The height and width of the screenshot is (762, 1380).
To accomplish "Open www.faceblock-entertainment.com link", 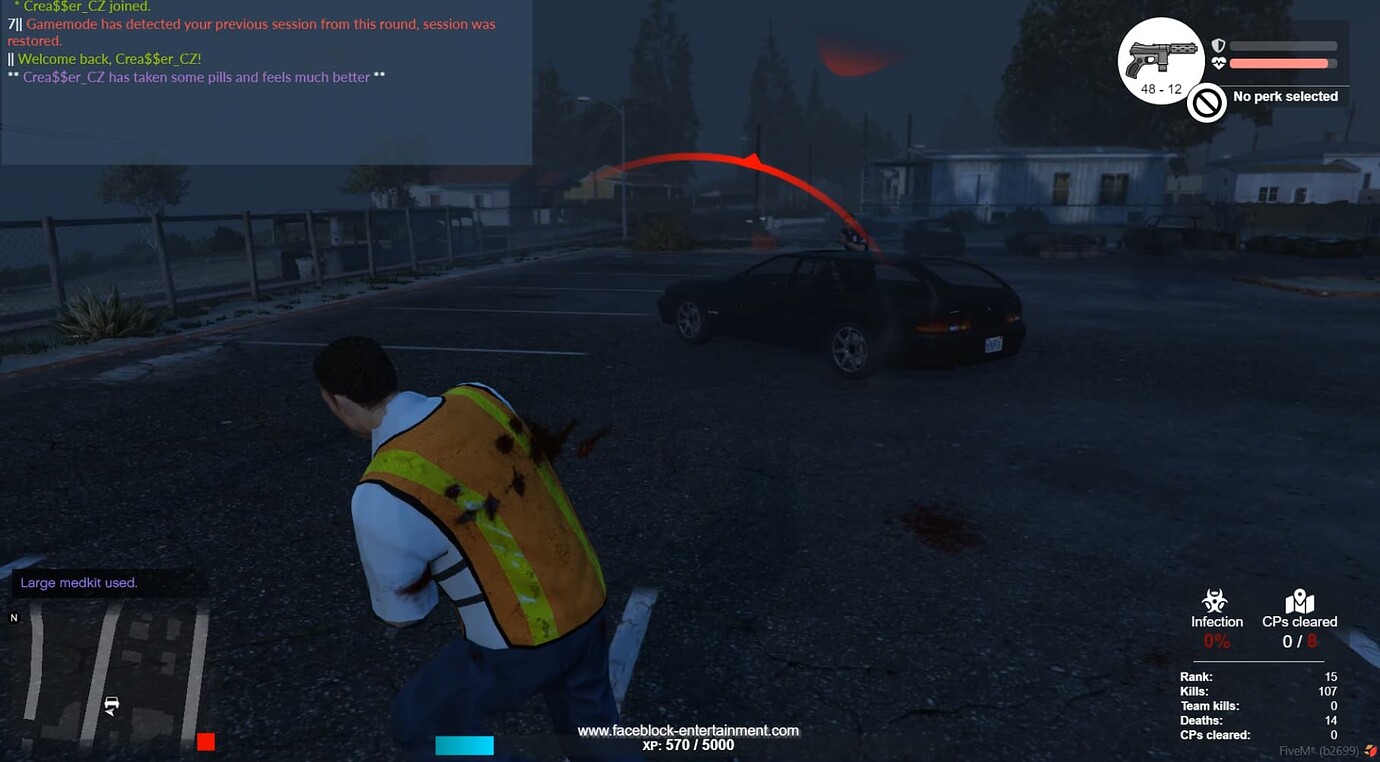I will click(690, 730).
